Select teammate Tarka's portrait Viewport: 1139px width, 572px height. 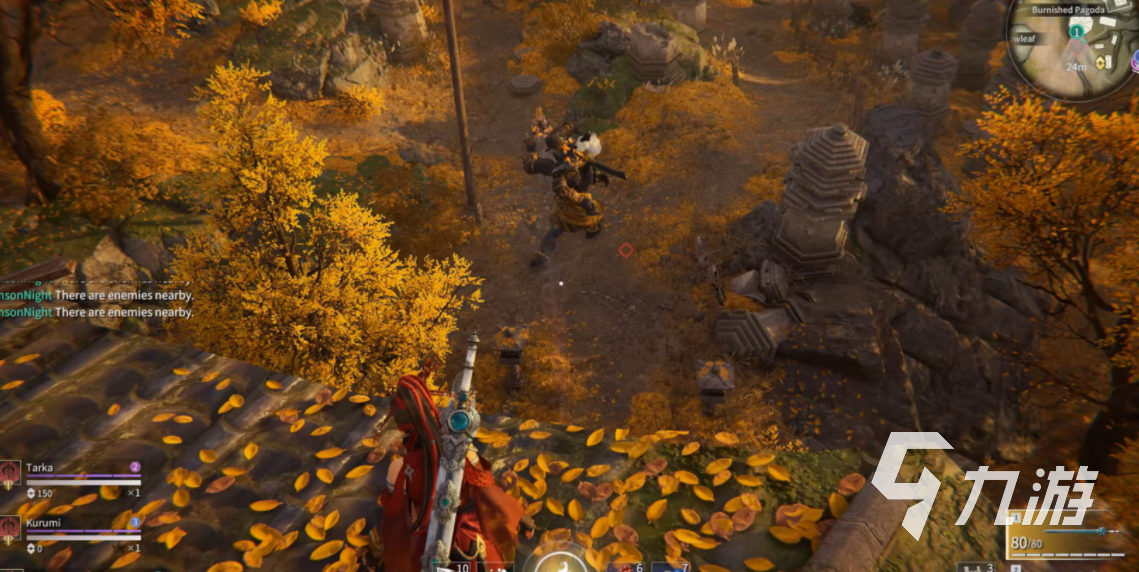click(11, 472)
